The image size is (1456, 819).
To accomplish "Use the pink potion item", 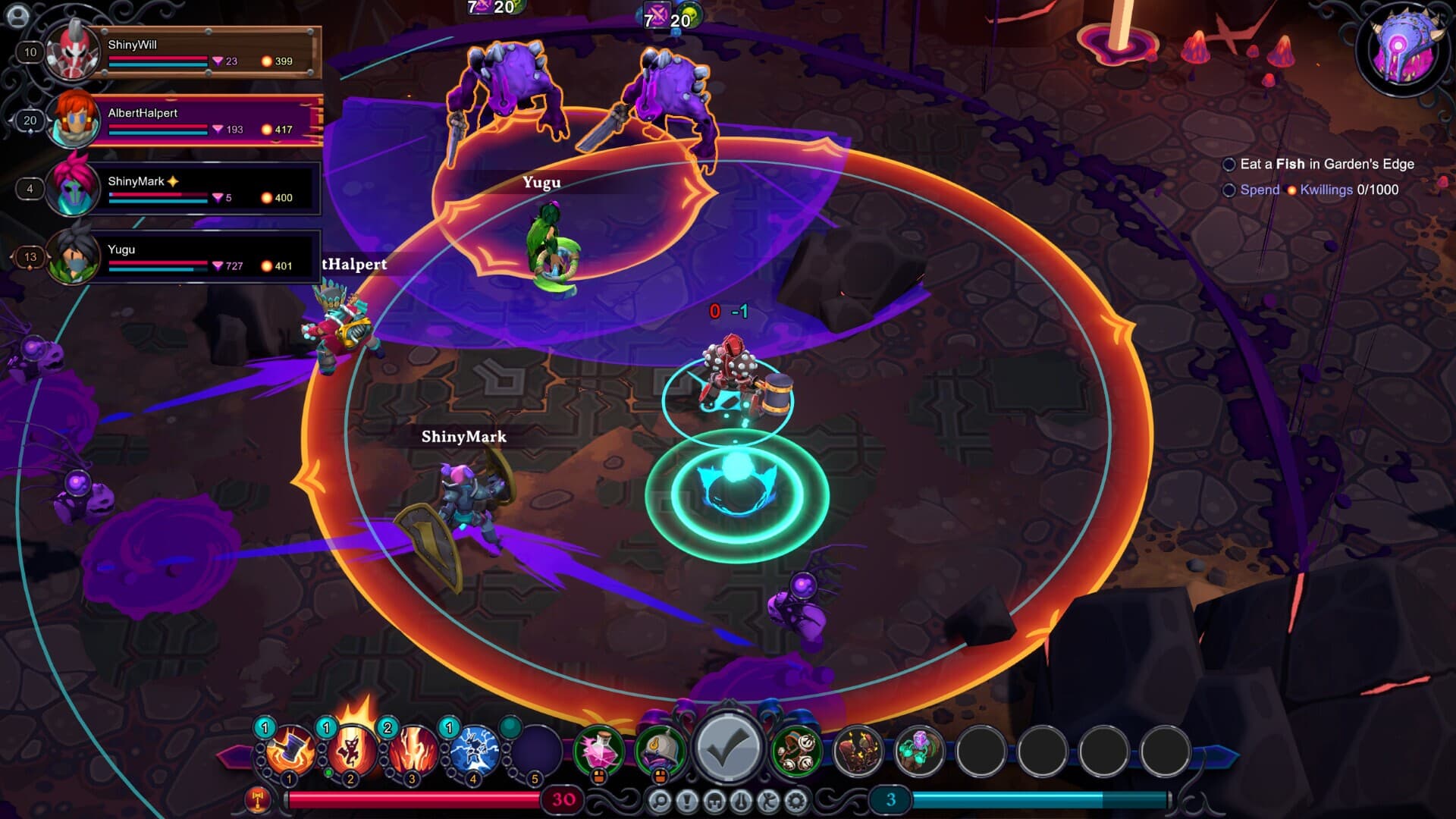I will 599,750.
